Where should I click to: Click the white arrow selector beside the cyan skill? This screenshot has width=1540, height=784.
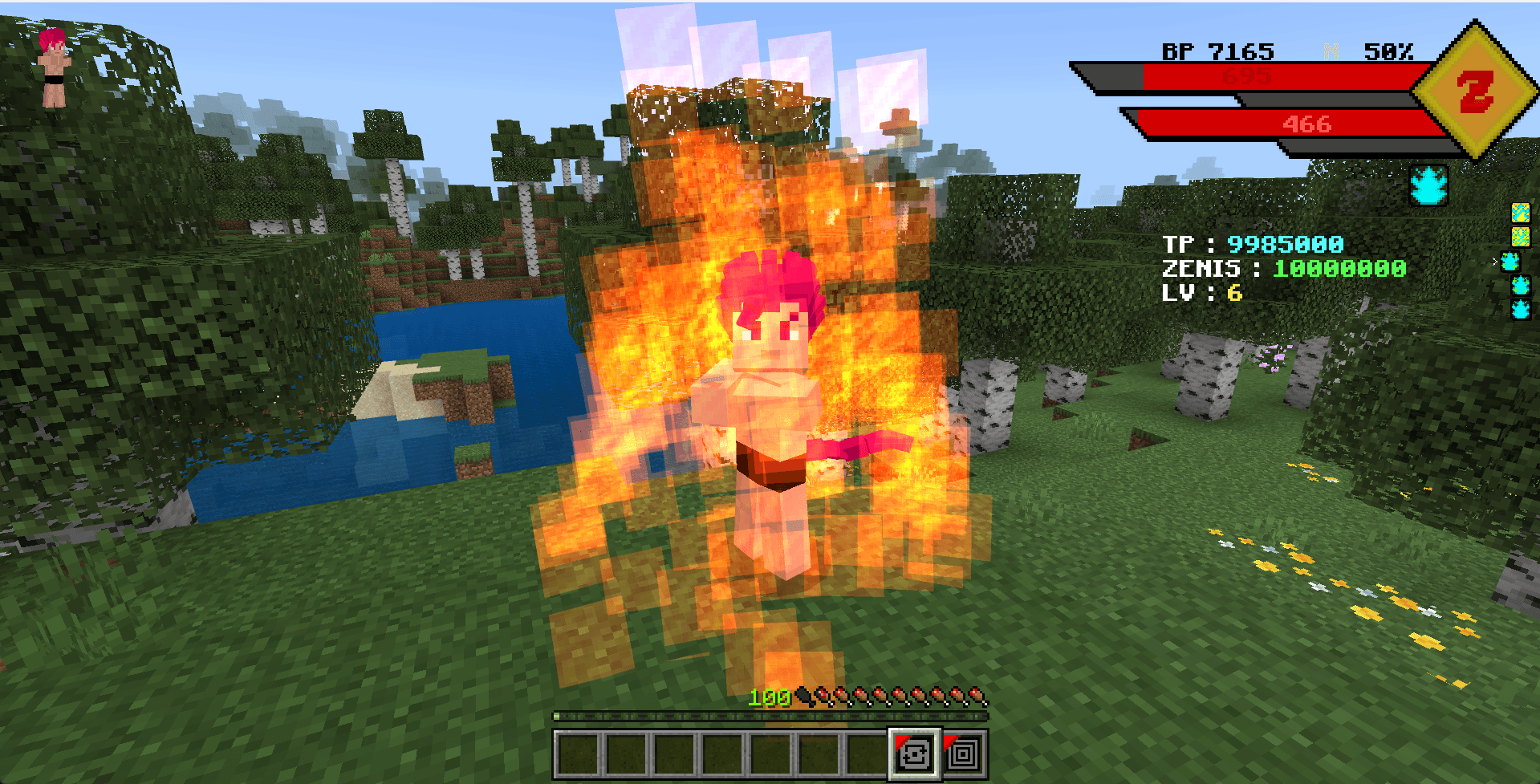click(x=1494, y=261)
